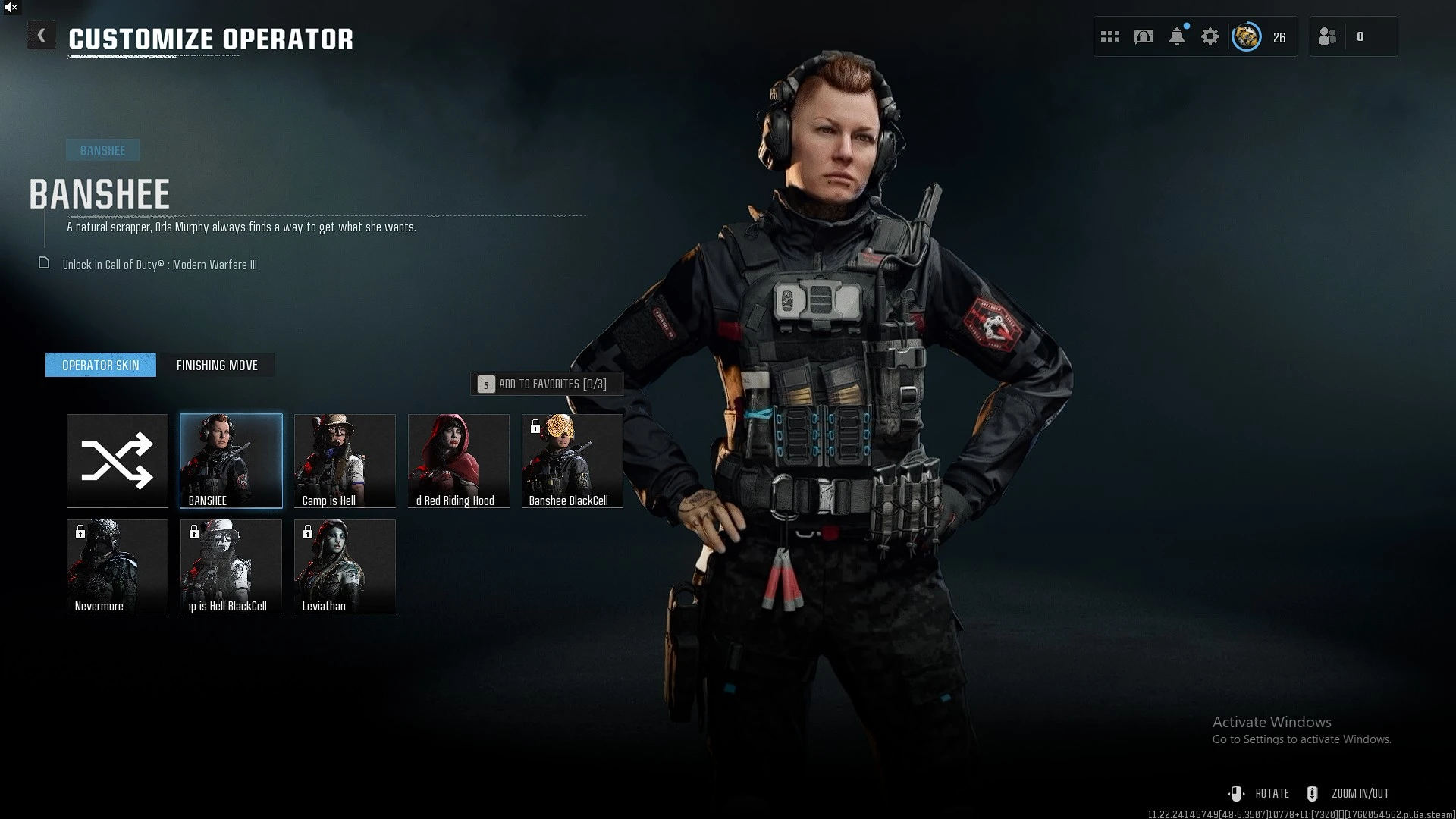Screen dimensions: 1456x819
Task: Select the default BANSHEE skin
Action: point(231,460)
